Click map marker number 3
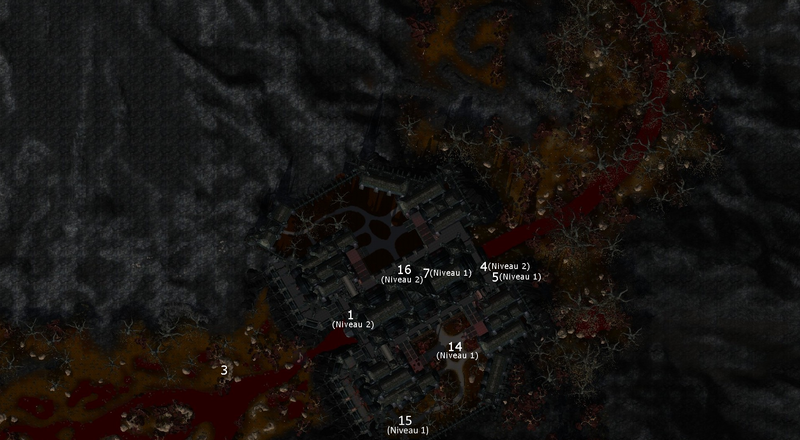Screen dimensions: 800x440 (224, 370)
